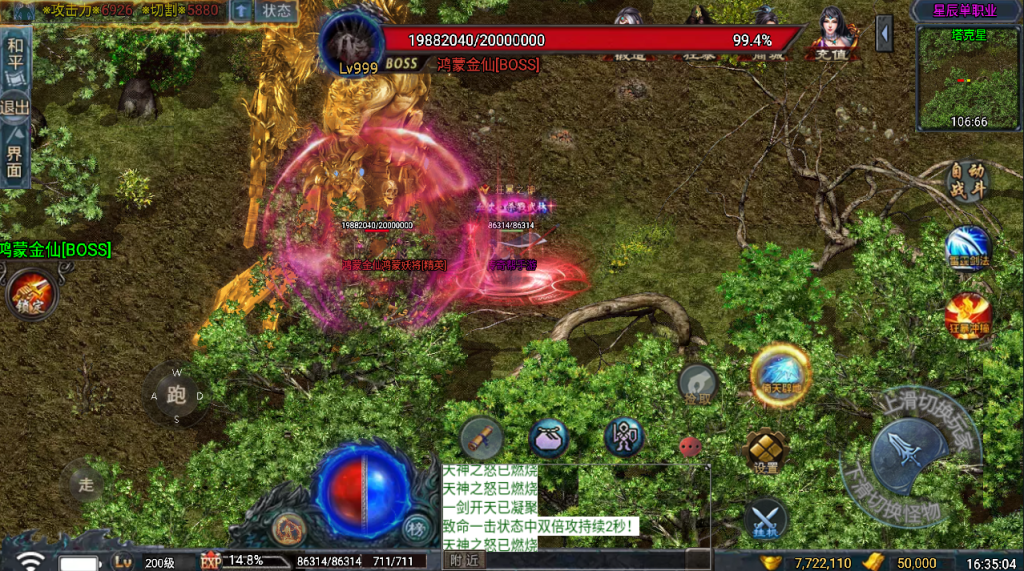Open the 设置 settings gear
The height and width of the screenshot is (571, 1024).
[766, 453]
